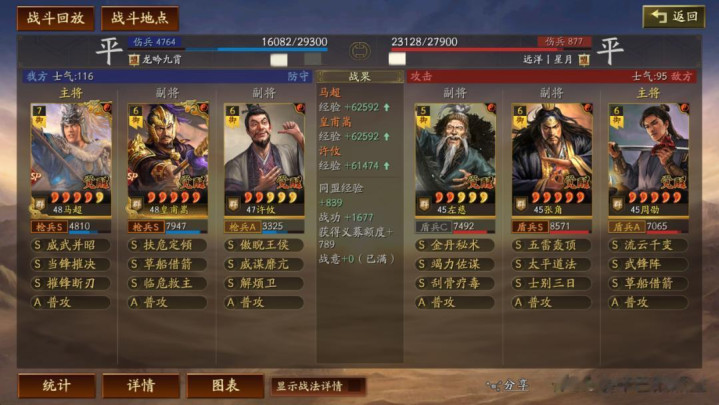The width and height of the screenshot is (719, 405).
Task: Inspect the 金丹秘术 skill
Action: tap(455, 245)
